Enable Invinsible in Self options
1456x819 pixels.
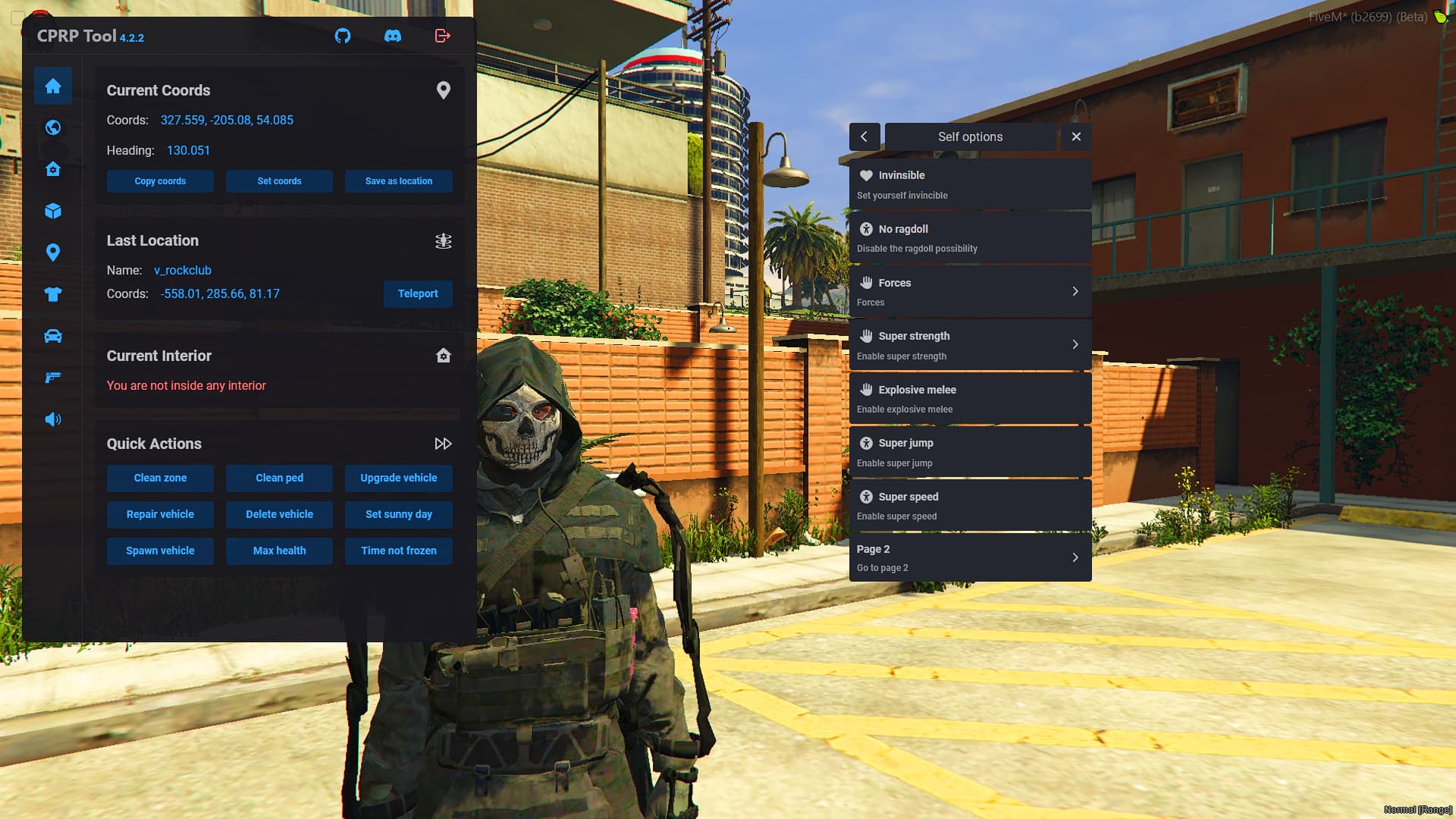971,184
